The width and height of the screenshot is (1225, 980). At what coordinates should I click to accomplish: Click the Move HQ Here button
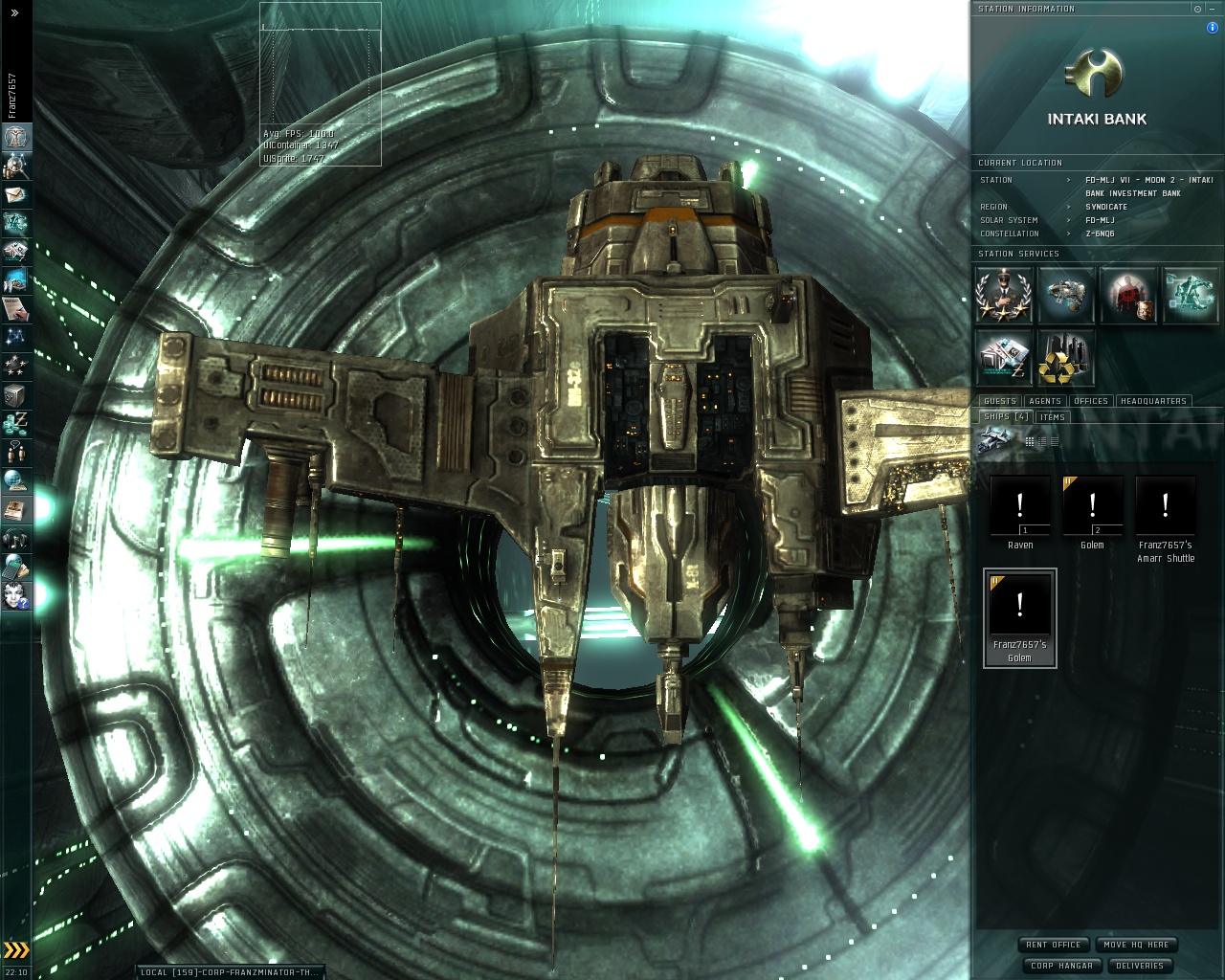pyautogui.click(x=1135, y=945)
